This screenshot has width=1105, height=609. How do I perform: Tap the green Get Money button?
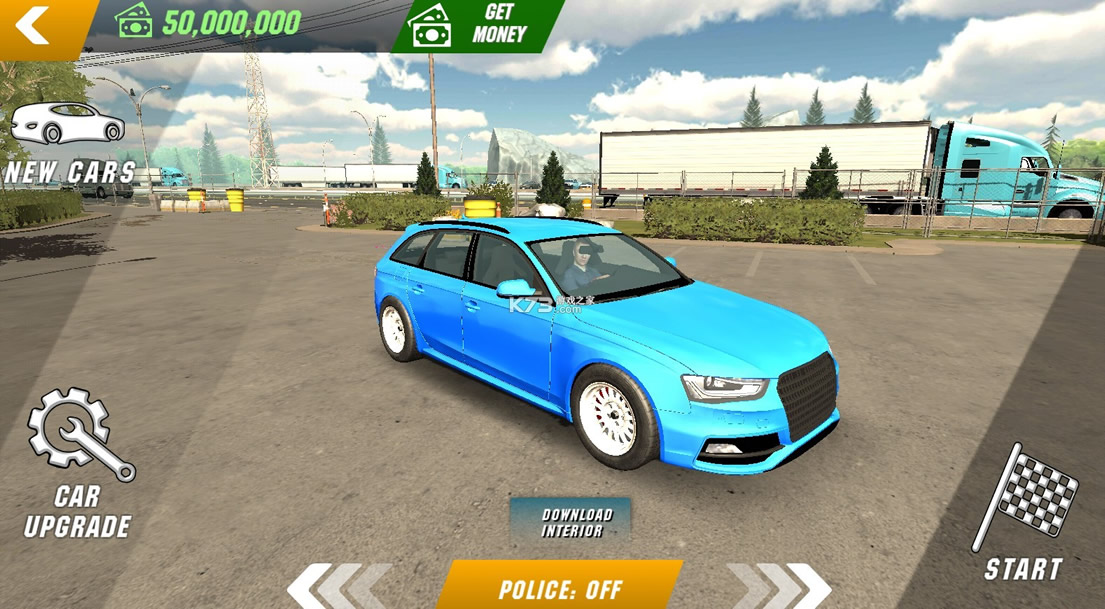point(478,25)
